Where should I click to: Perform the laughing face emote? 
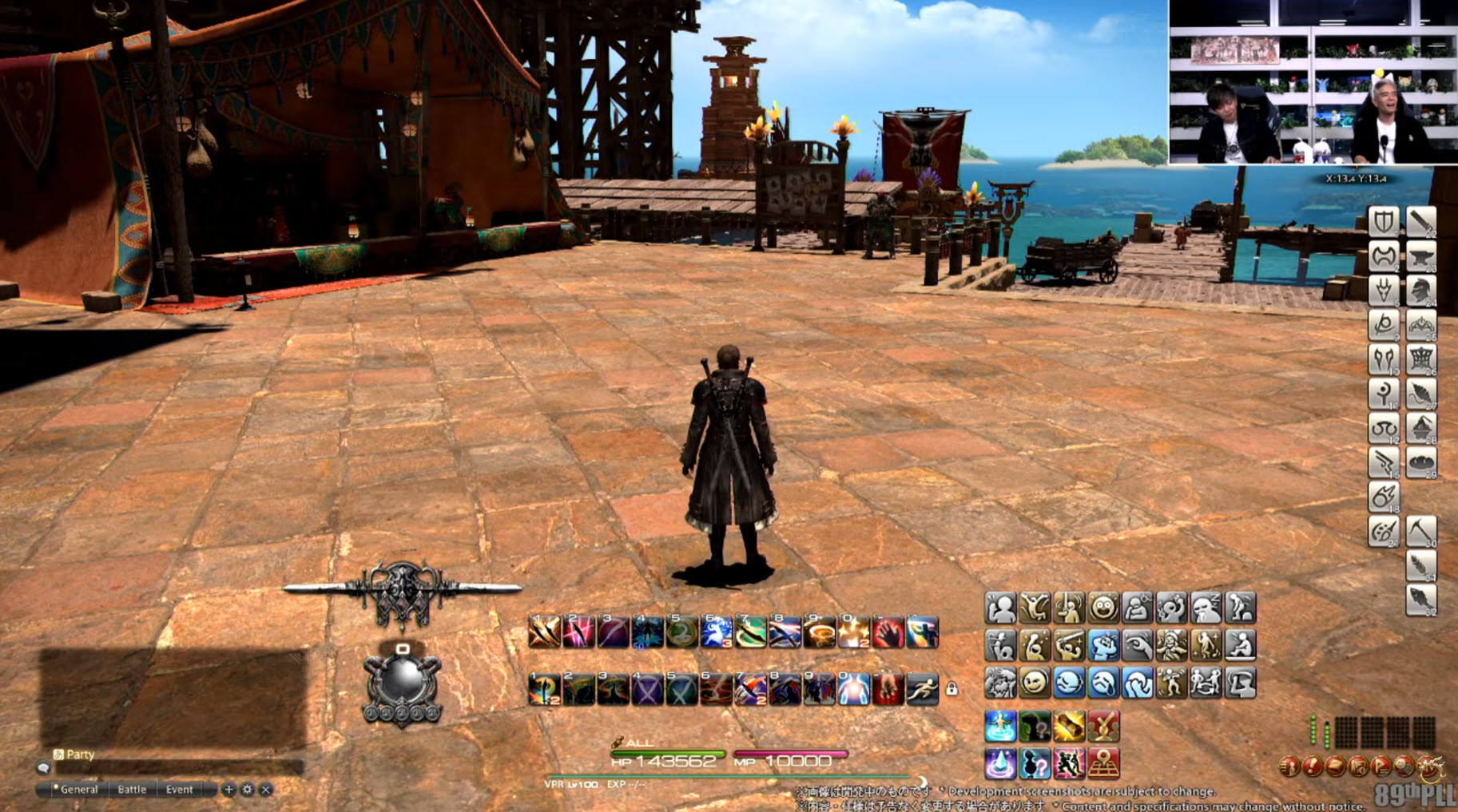coord(1103,608)
